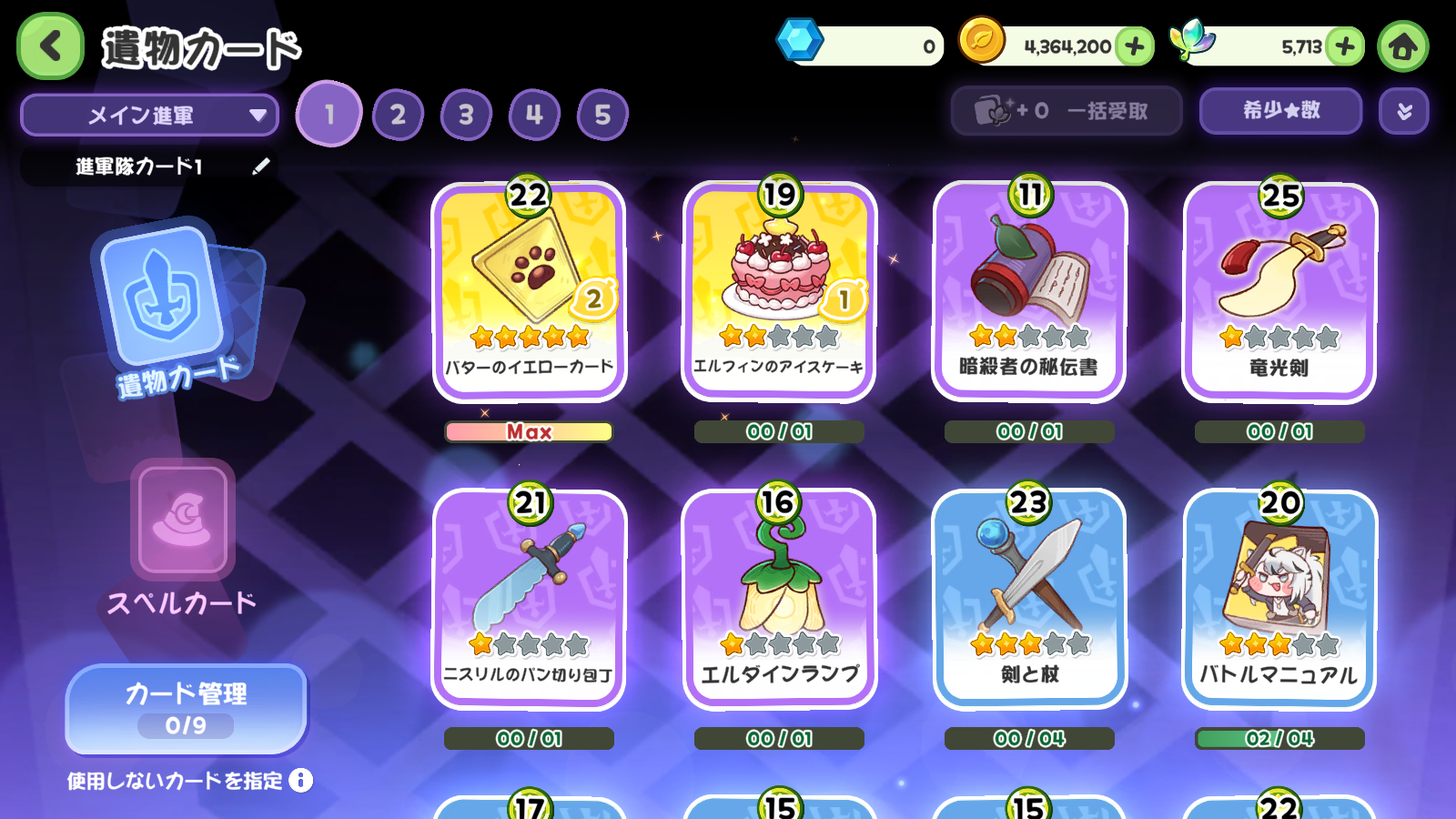
Task: Add more gold coins with plus button
Action: click(1134, 46)
